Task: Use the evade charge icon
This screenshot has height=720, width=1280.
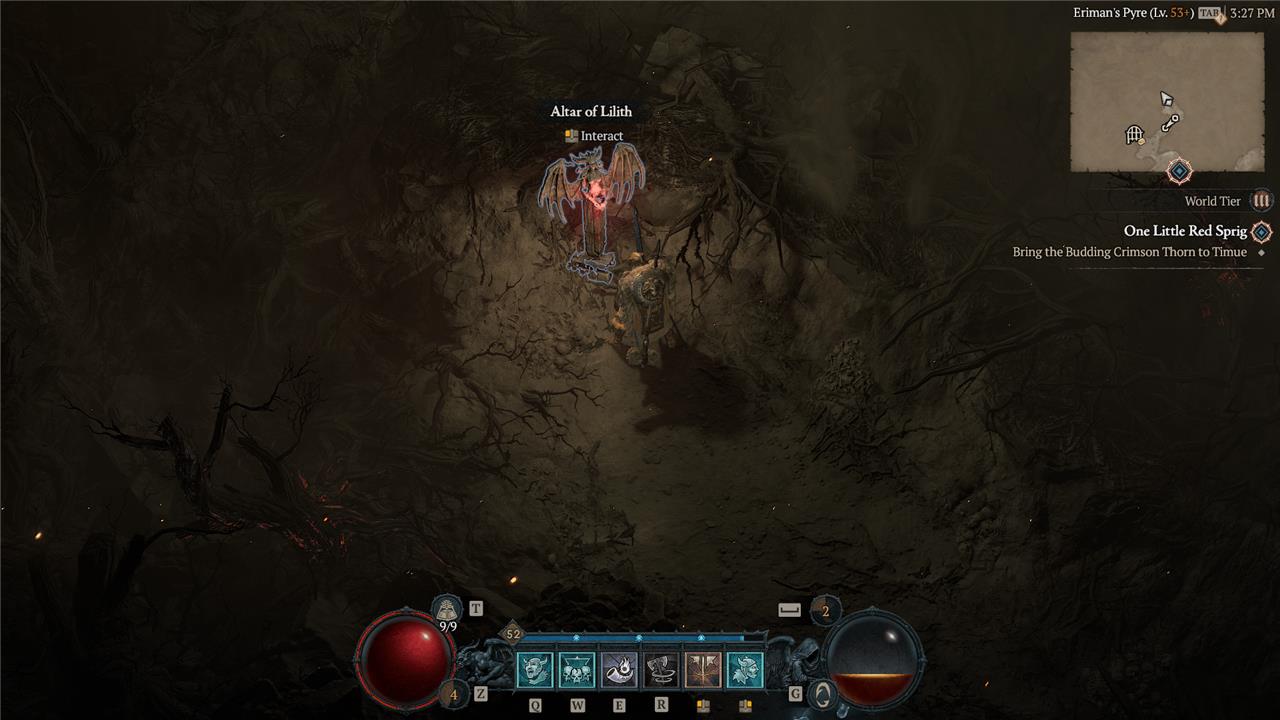Action: (825, 610)
